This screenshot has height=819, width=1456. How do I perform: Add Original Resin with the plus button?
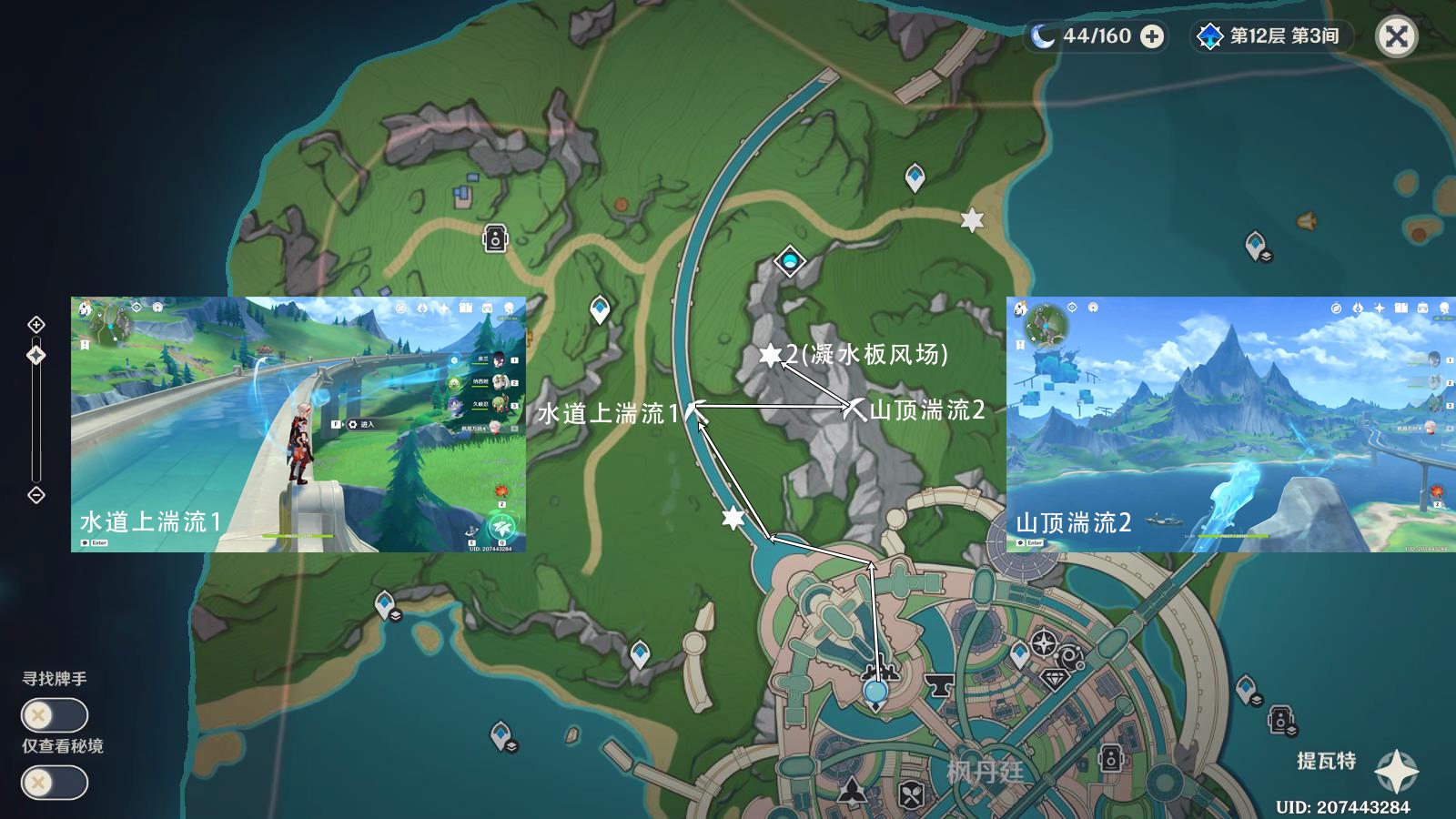[x=1152, y=36]
